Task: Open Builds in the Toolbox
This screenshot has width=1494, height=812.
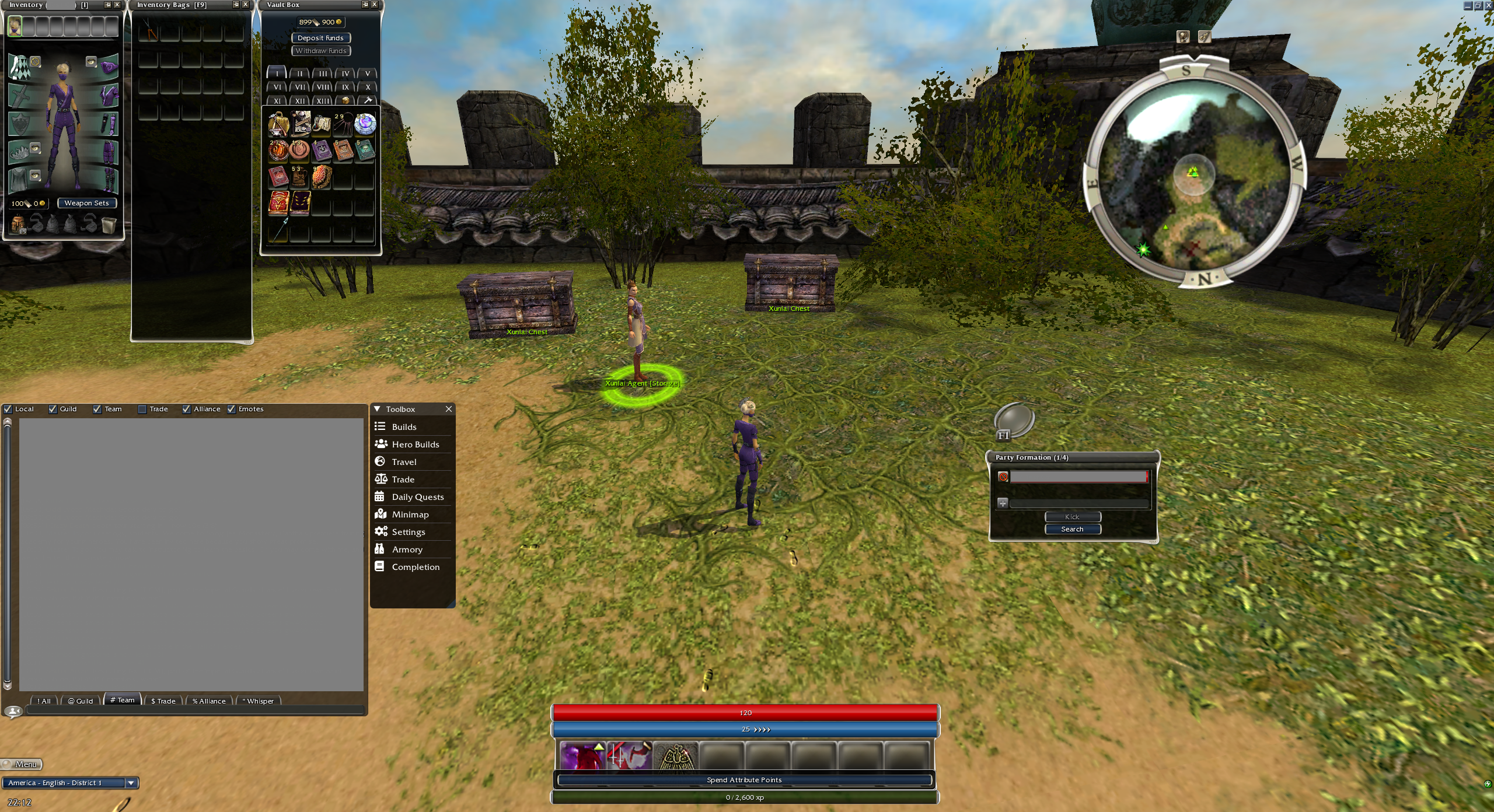Action: pyautogui.click(x=404, y=427)
